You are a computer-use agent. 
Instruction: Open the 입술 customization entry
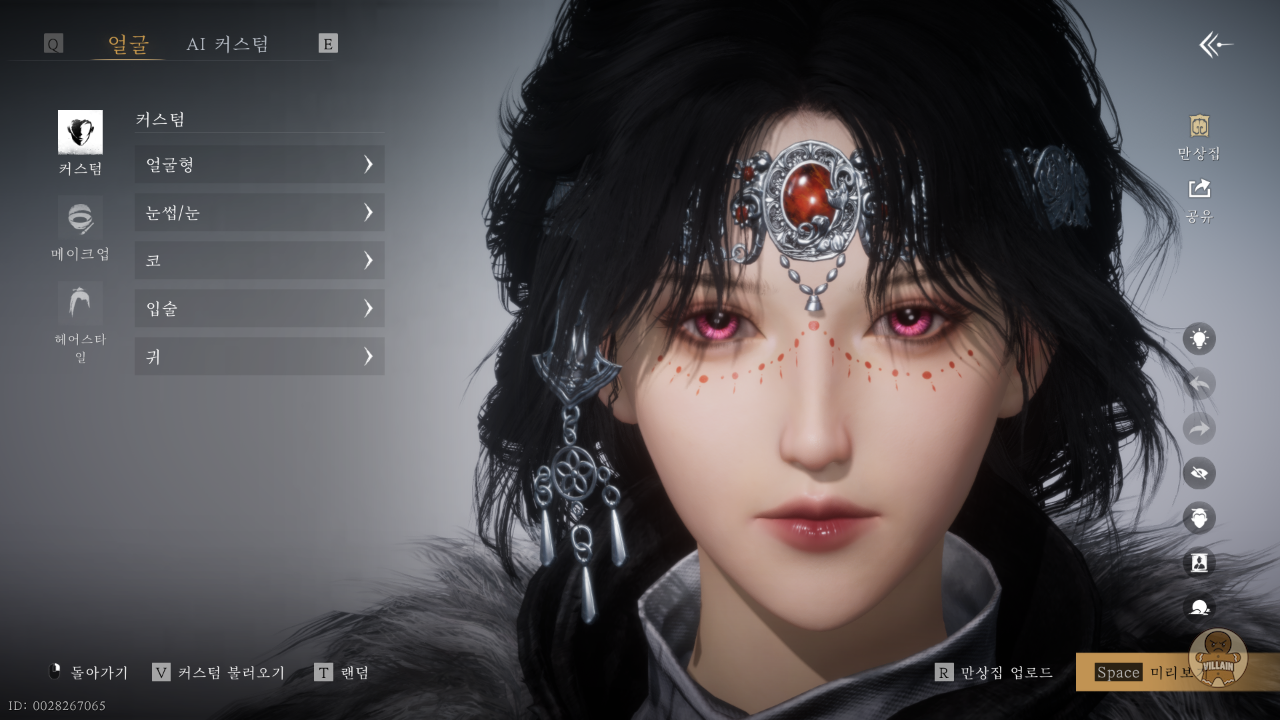pos(259,309)
